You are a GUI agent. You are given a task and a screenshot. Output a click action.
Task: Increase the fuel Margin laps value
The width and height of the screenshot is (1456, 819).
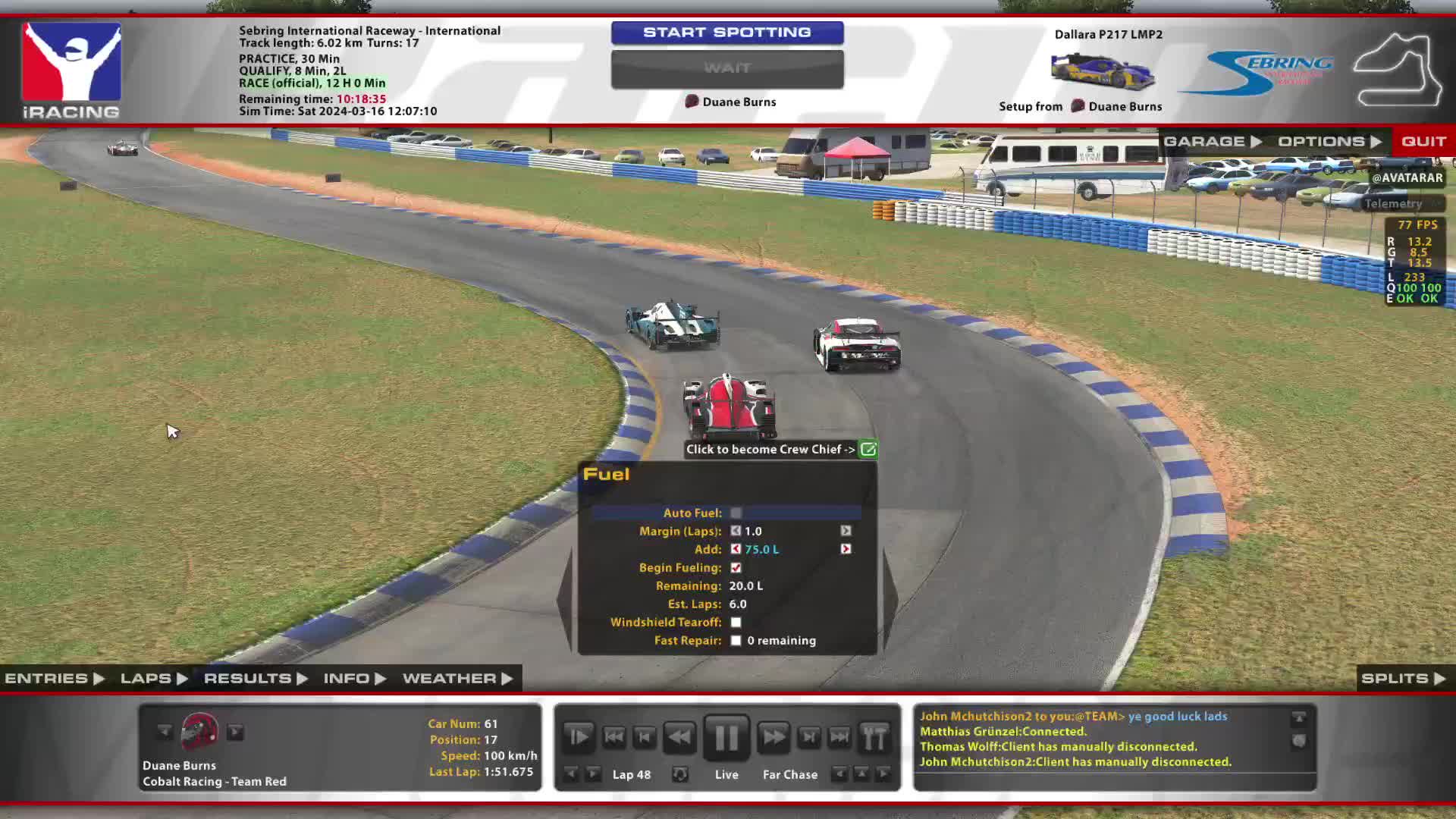click(846, 532)
